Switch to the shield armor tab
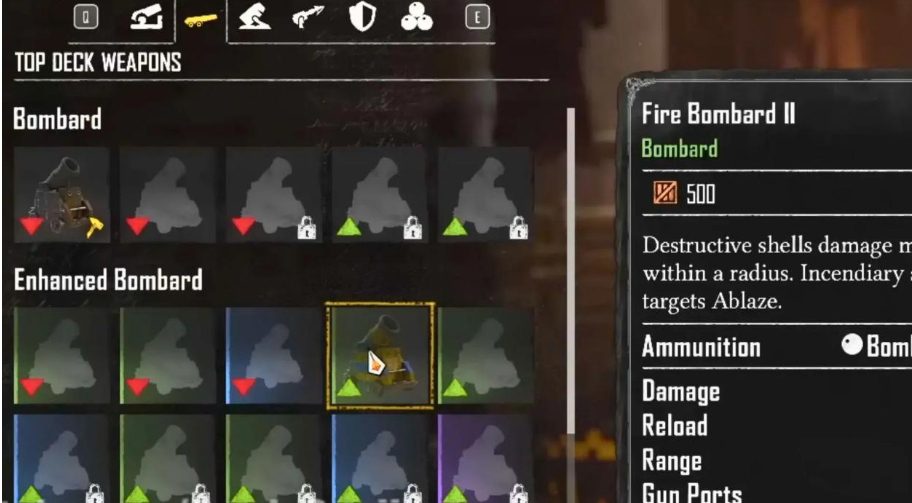This screenshot has height=503, width=912. (361, 19)
